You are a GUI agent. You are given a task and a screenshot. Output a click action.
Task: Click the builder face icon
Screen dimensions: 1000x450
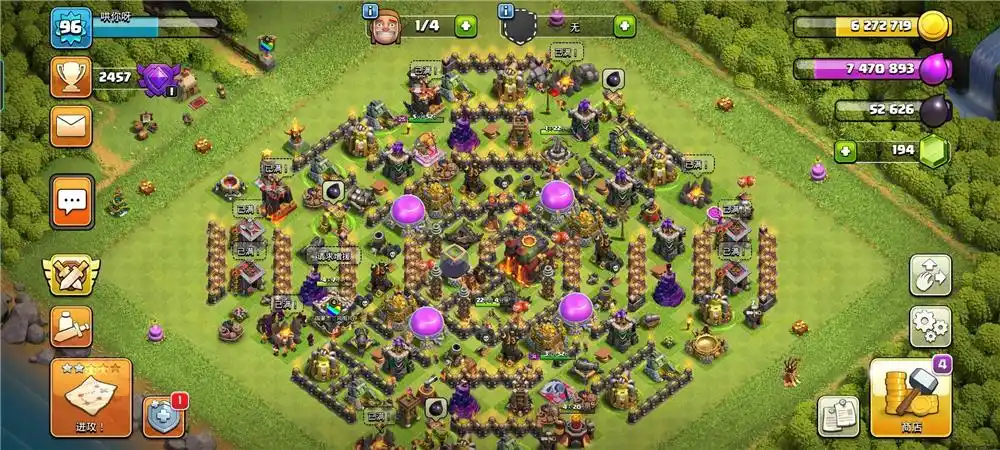pos(388,29)
